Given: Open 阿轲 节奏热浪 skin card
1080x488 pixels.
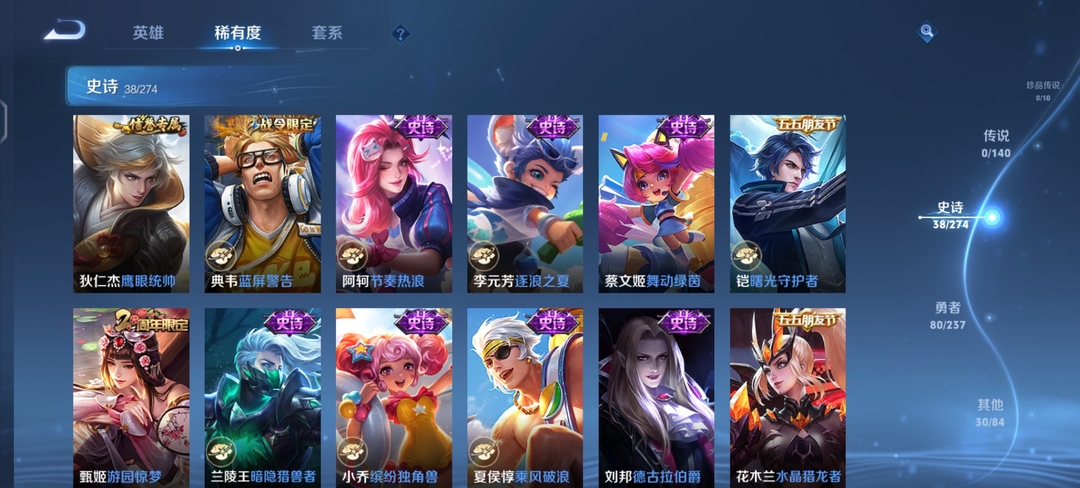Looking at the screenshot, I should pos(394,203).
